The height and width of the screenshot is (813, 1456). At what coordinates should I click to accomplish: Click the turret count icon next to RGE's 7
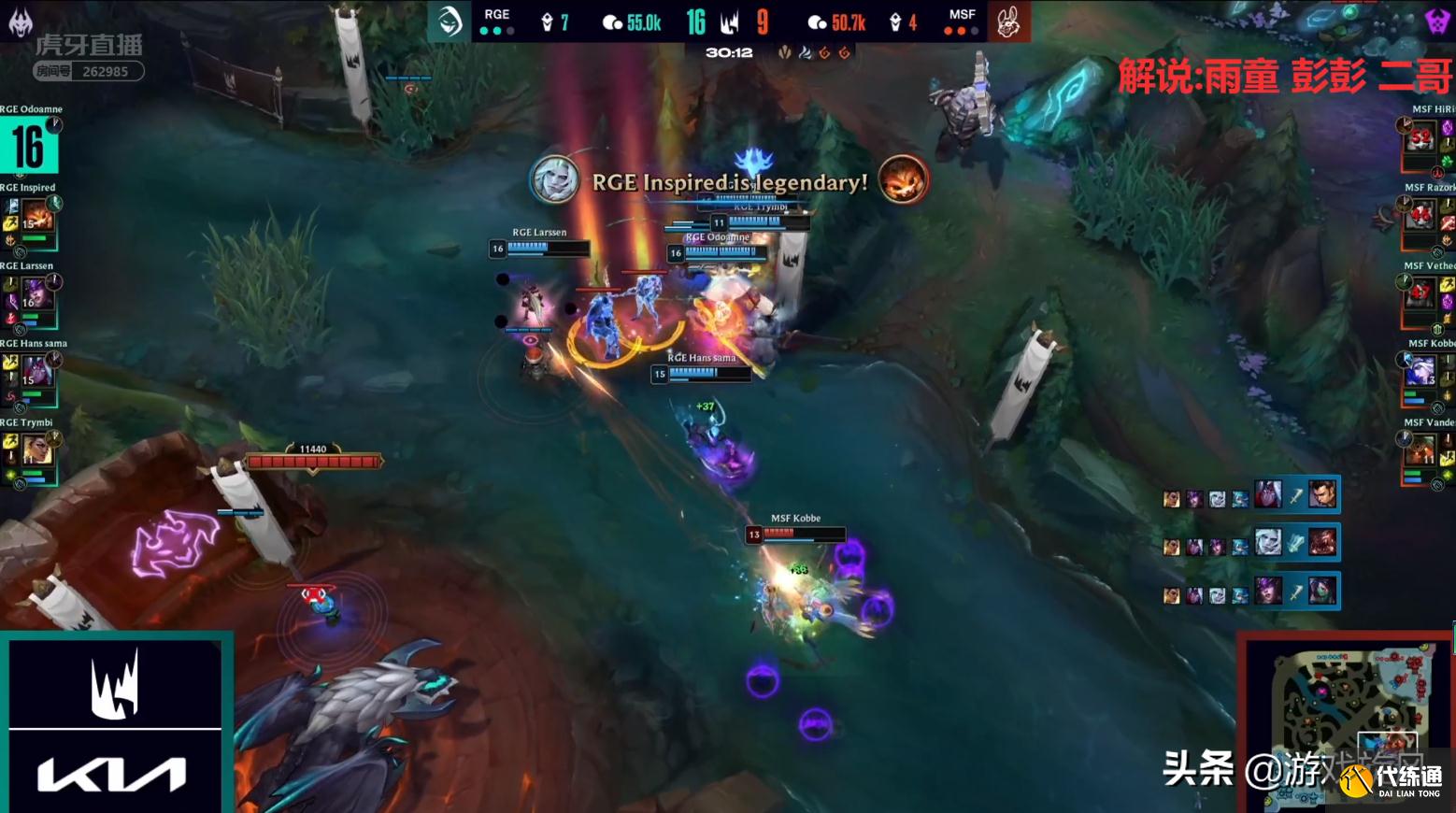click(x=546, y=20)
